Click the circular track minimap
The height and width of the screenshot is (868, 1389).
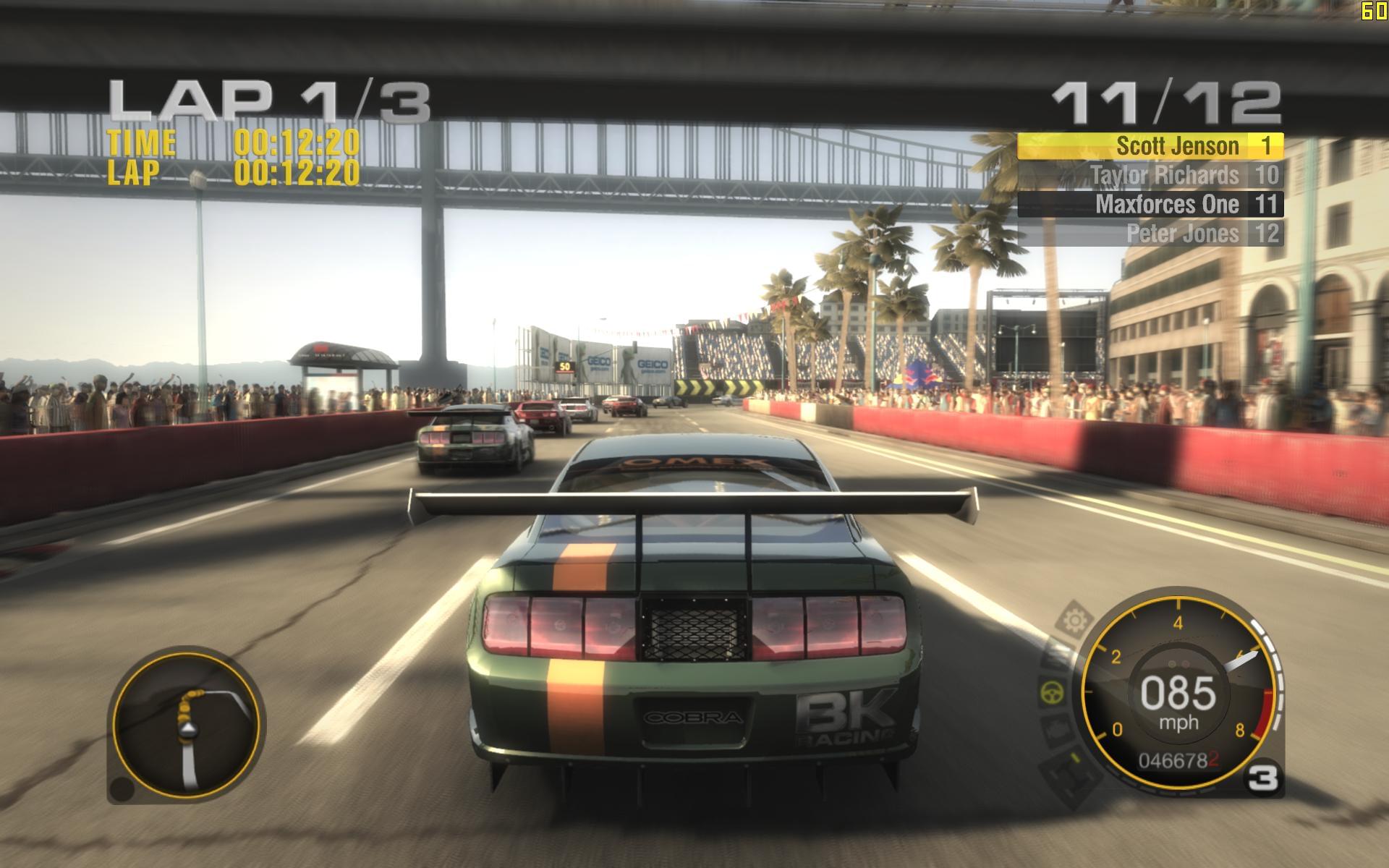pos(188,725)
